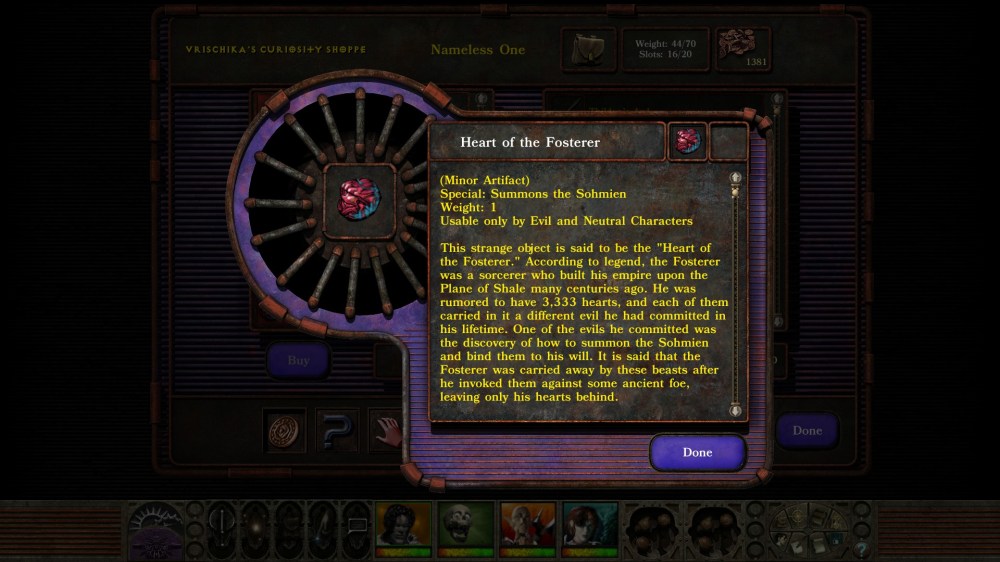Click the dimmed shop Done button

807,431
